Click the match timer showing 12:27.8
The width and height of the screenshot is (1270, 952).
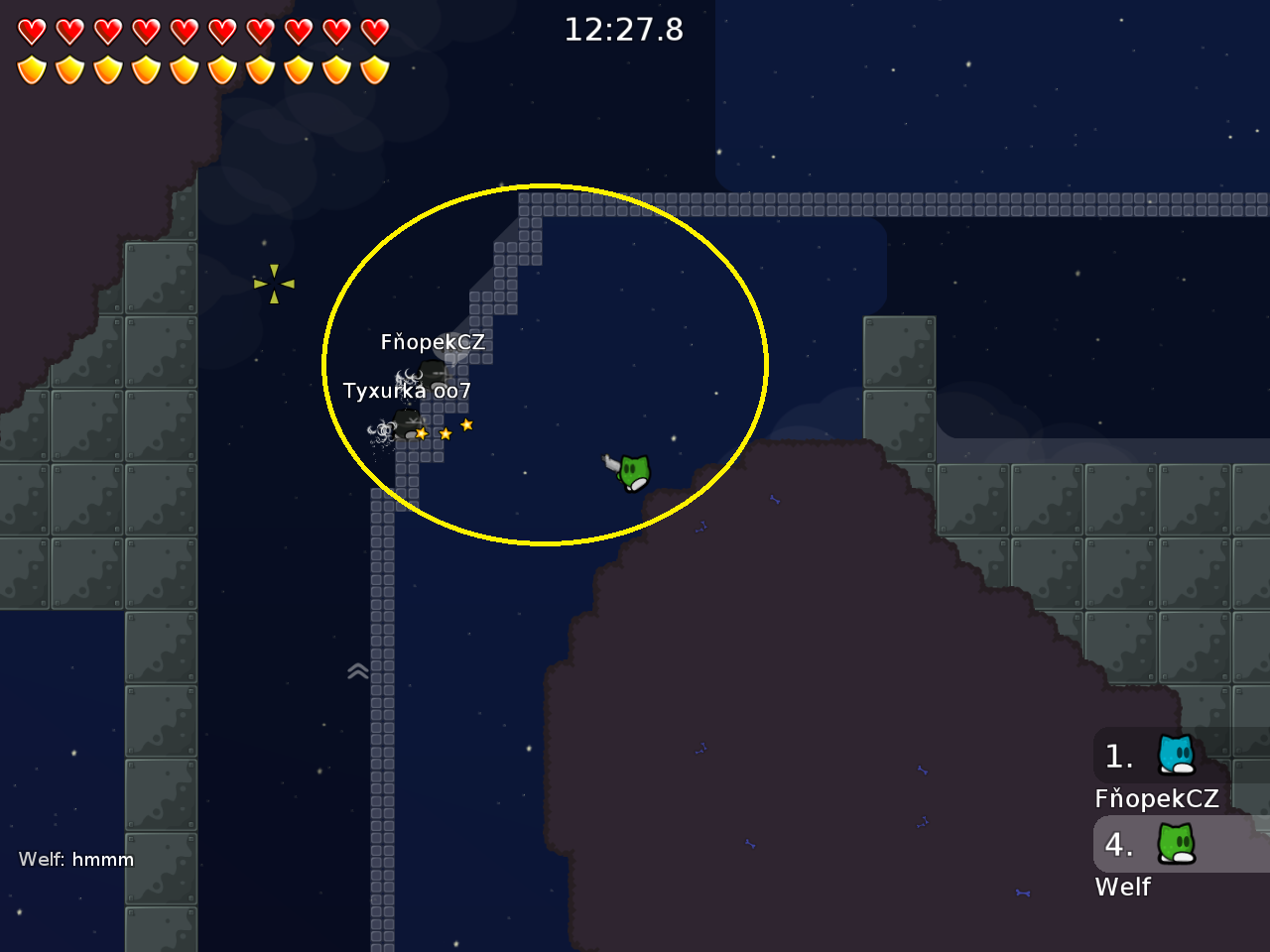tap(623, 30)
